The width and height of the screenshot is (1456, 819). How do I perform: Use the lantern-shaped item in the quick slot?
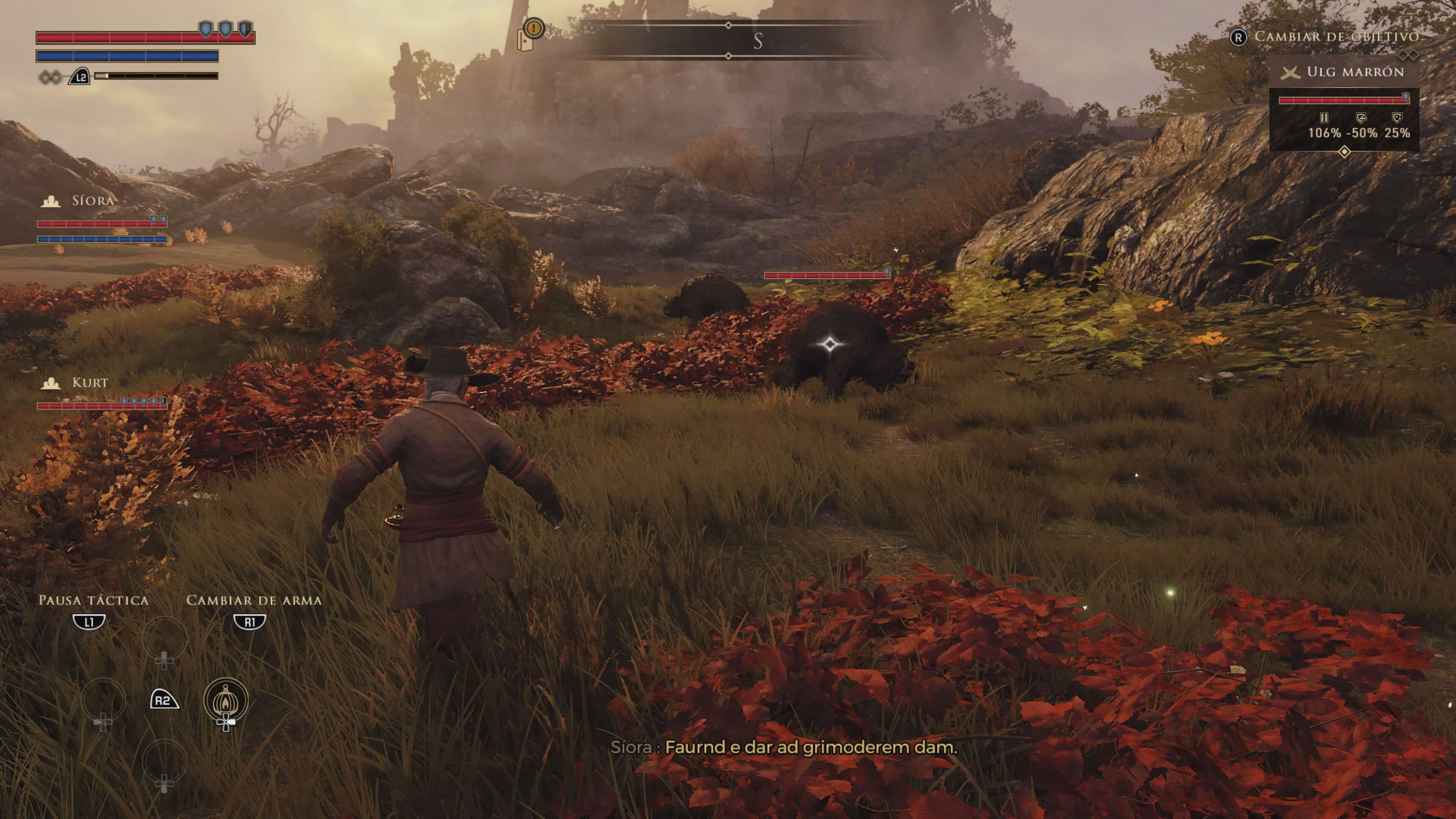tap(226, 701)
